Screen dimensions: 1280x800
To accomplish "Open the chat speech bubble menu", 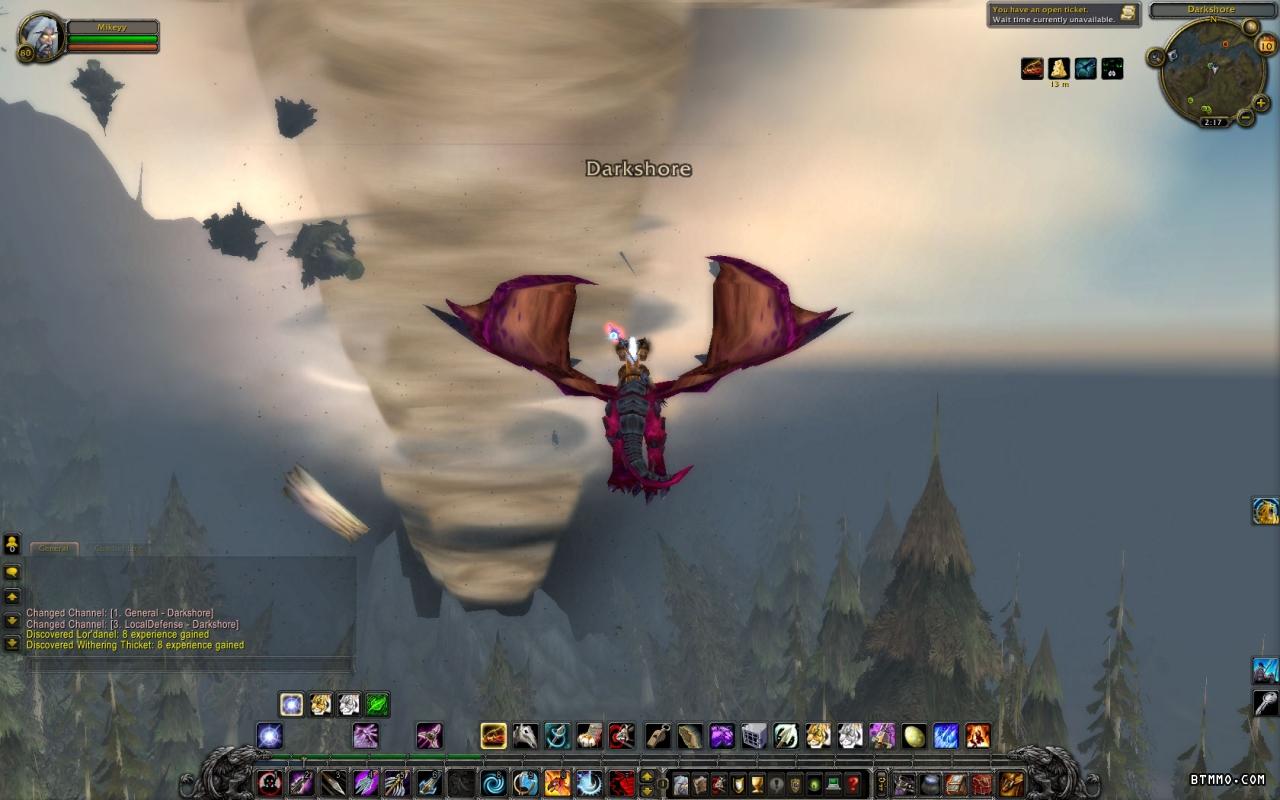I will [x=12, y=572].
